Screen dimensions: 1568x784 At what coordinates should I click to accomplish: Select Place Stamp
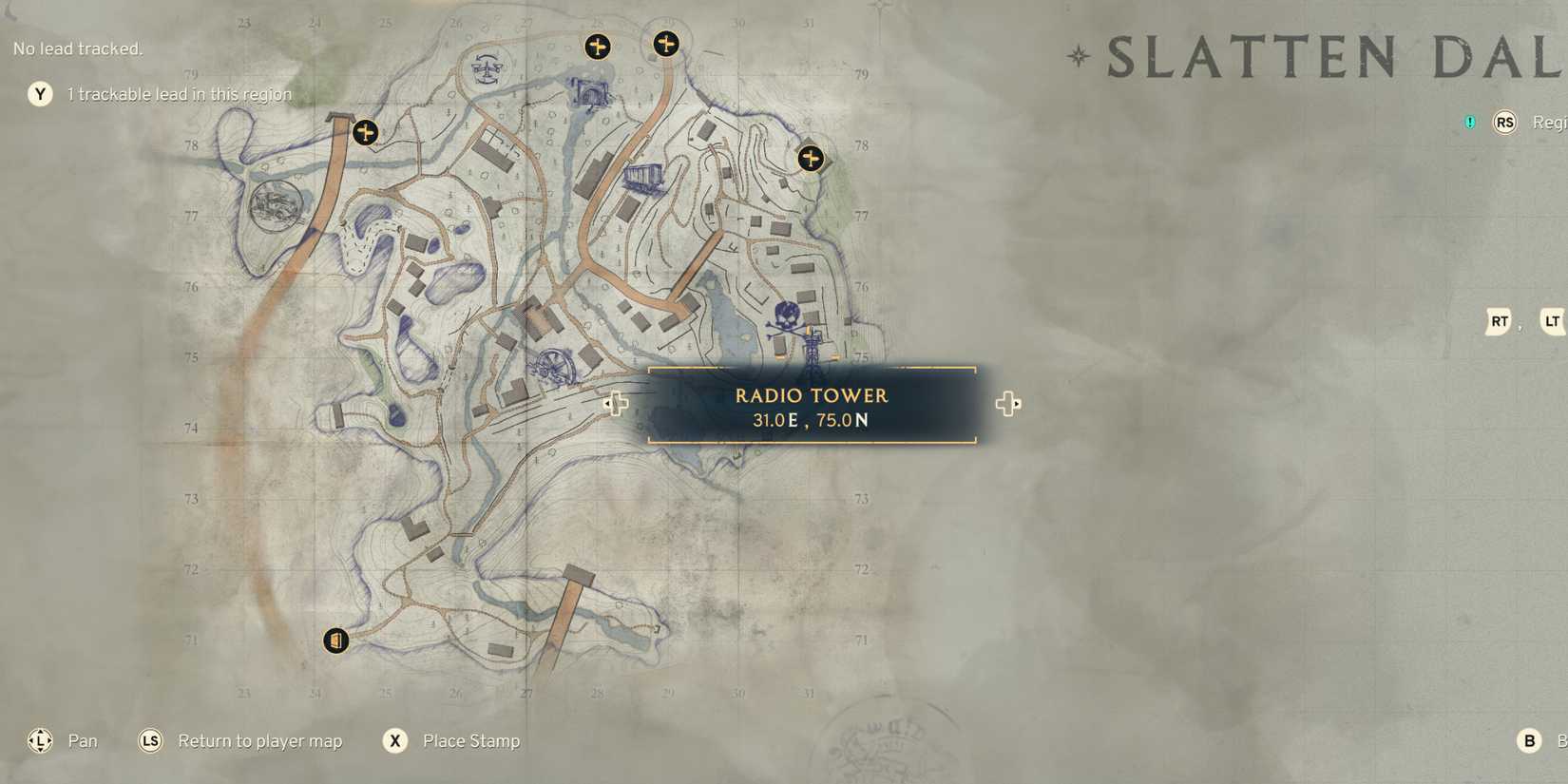(469, 740)
